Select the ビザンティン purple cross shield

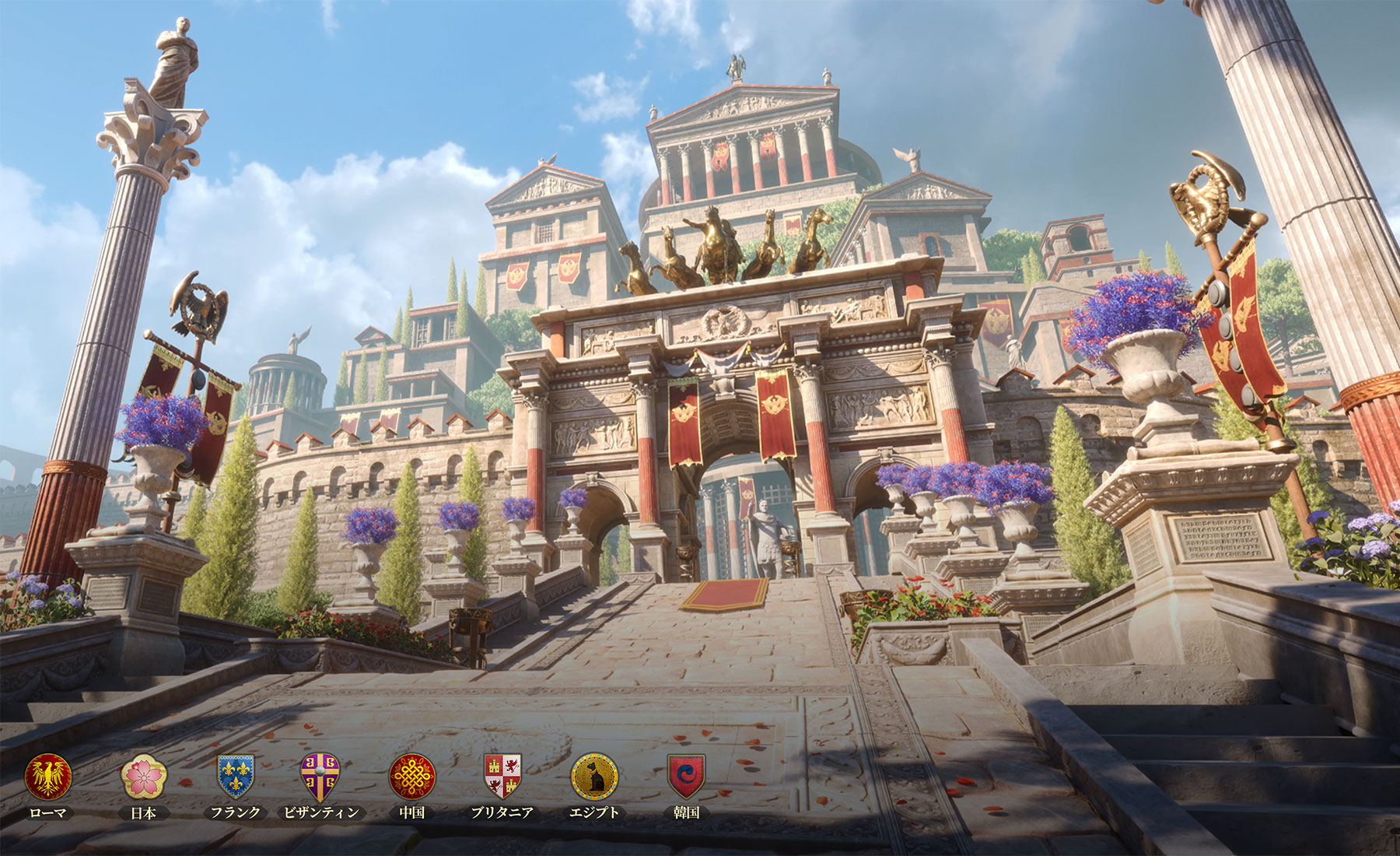point(320,777)
